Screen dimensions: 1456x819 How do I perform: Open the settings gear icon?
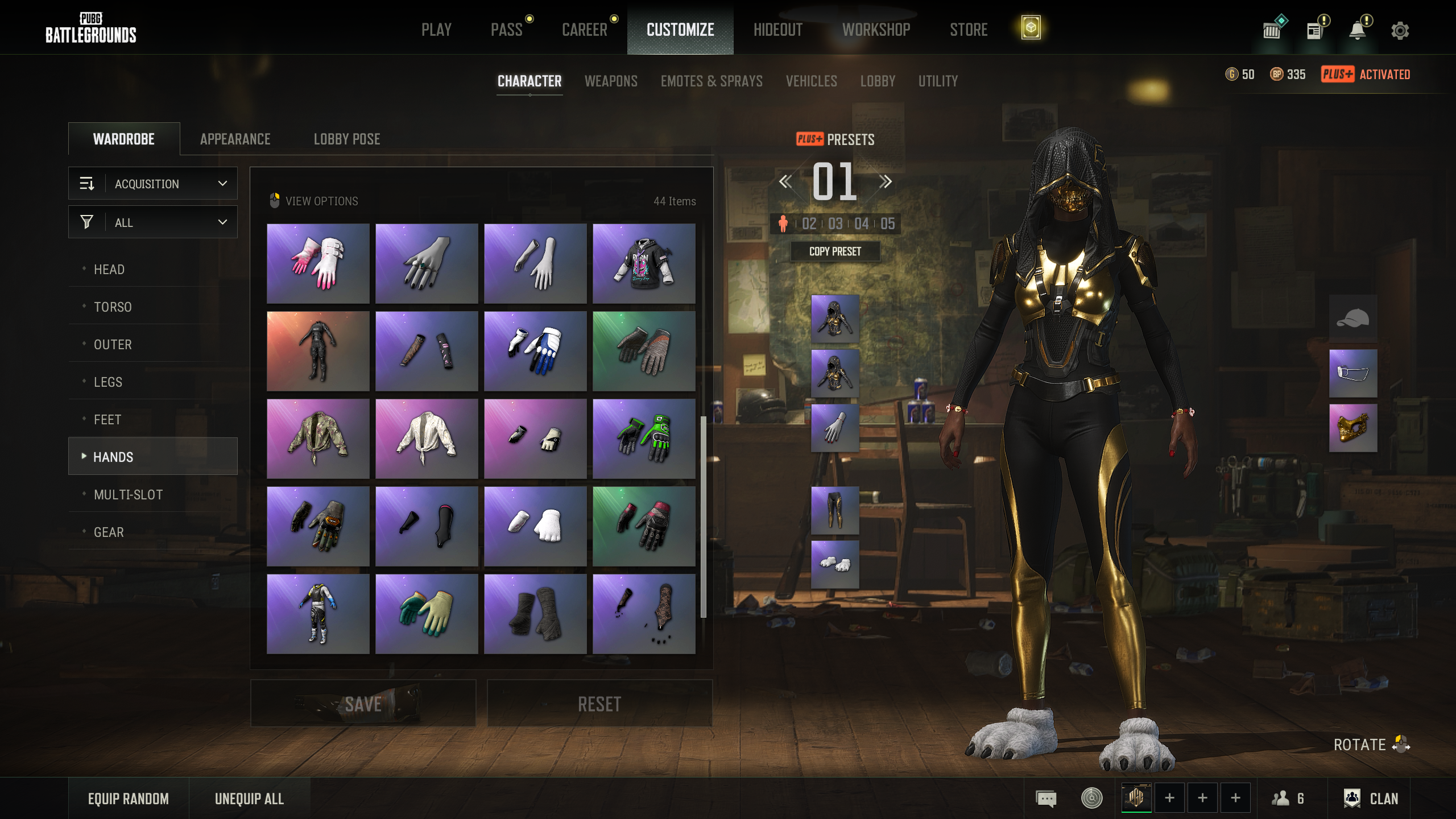point(1400,31)
